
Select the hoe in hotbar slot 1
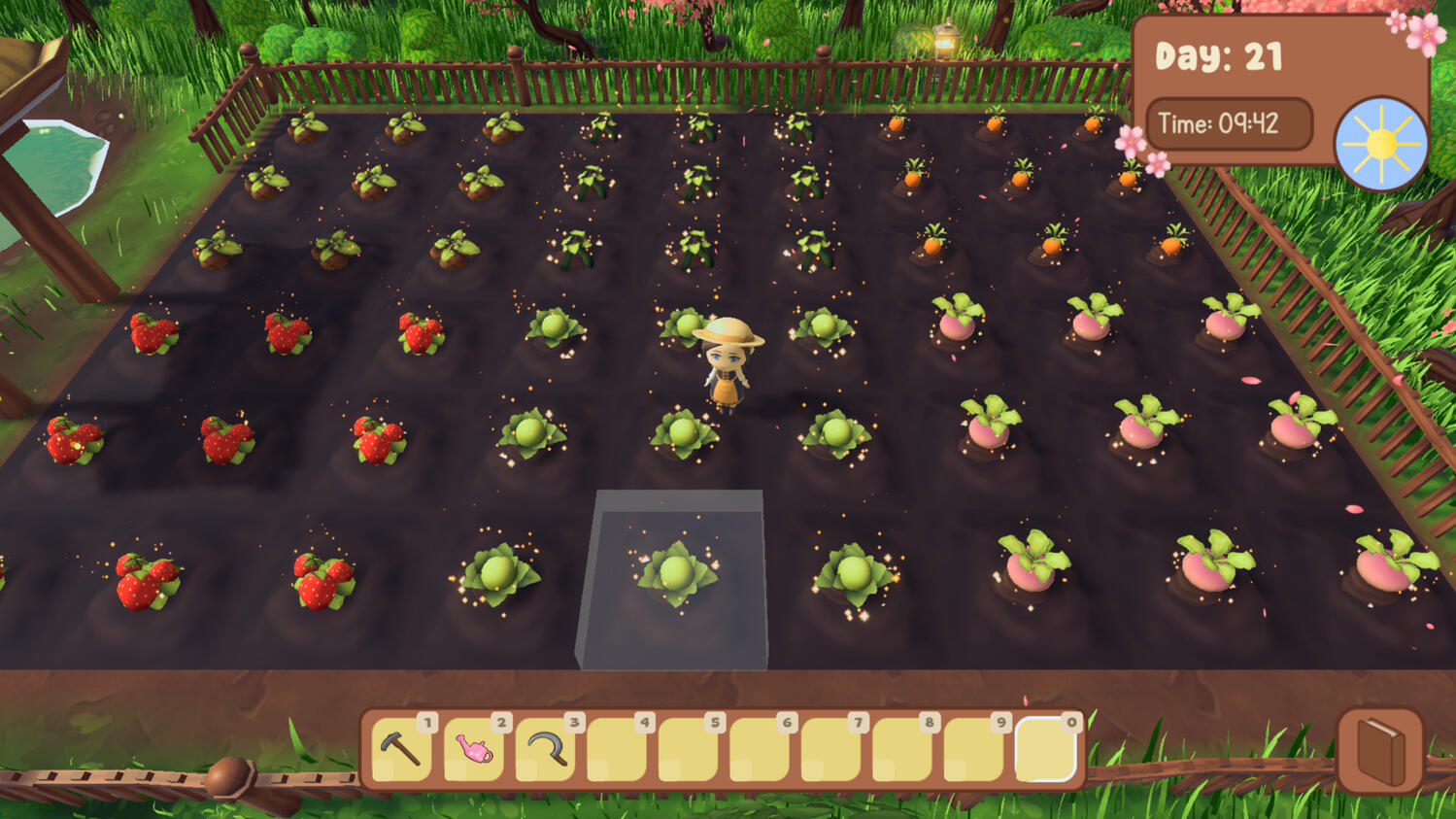coord(401,749)
